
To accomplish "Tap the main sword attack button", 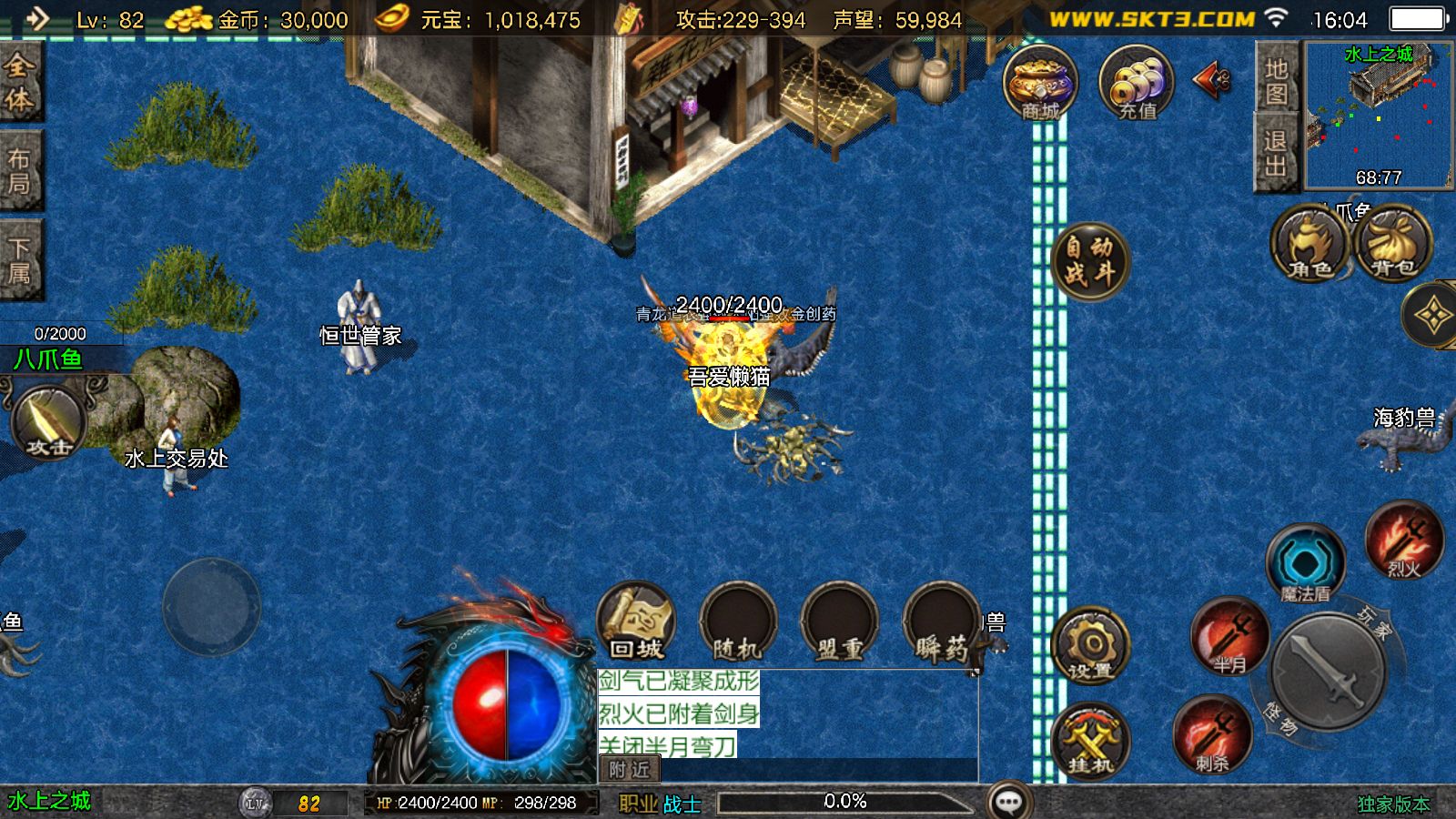I will (x=1329, y=672).
